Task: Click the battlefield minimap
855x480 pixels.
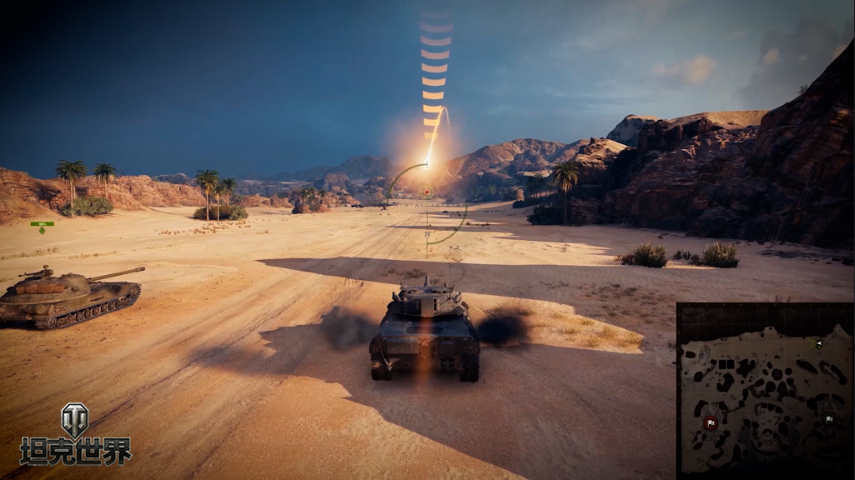Action: click(765, 390)
